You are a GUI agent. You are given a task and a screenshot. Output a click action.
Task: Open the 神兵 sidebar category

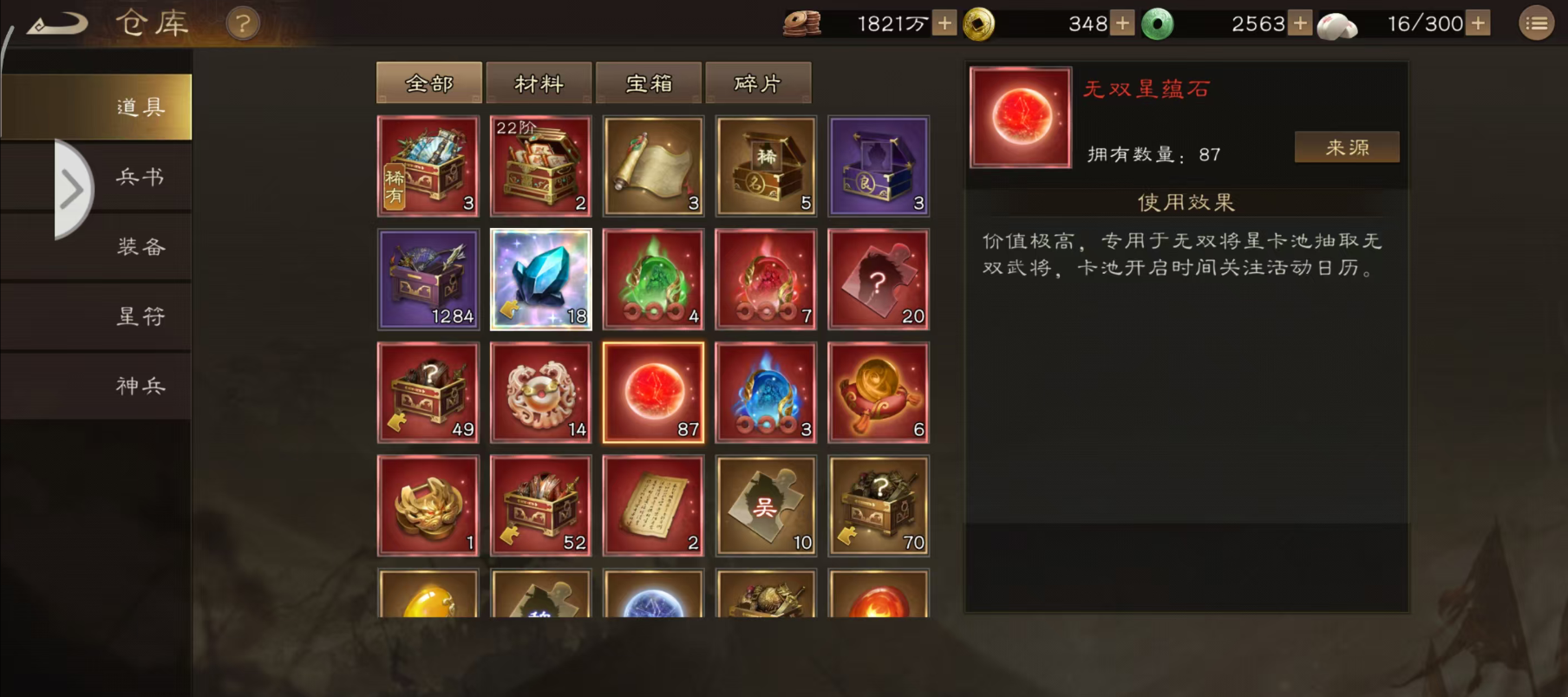click(x=139, y=385)
